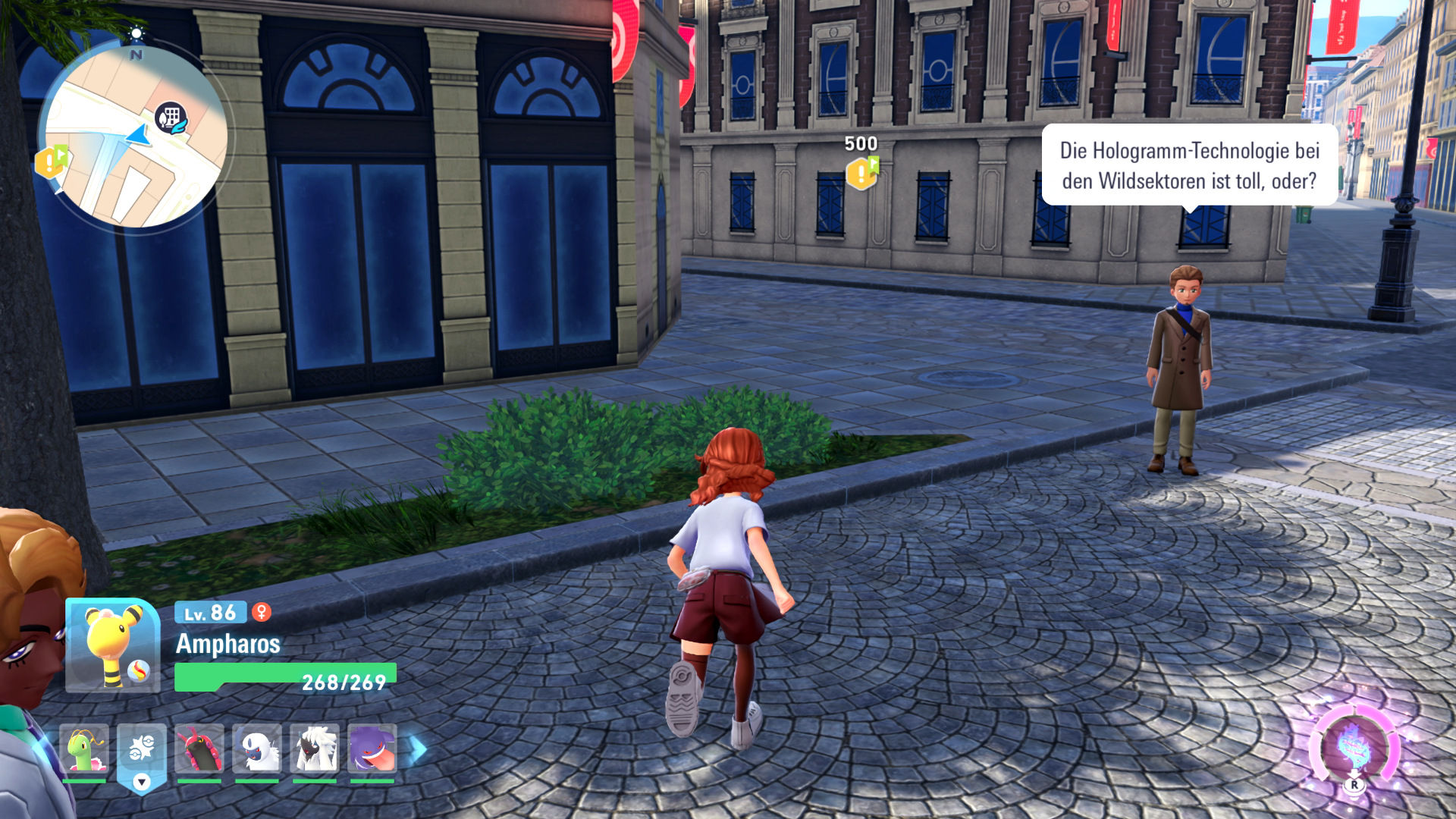Click the yellow quest marker on minimap edge
The width and height of the screenshot is (1456, 819).
[51, 162]
